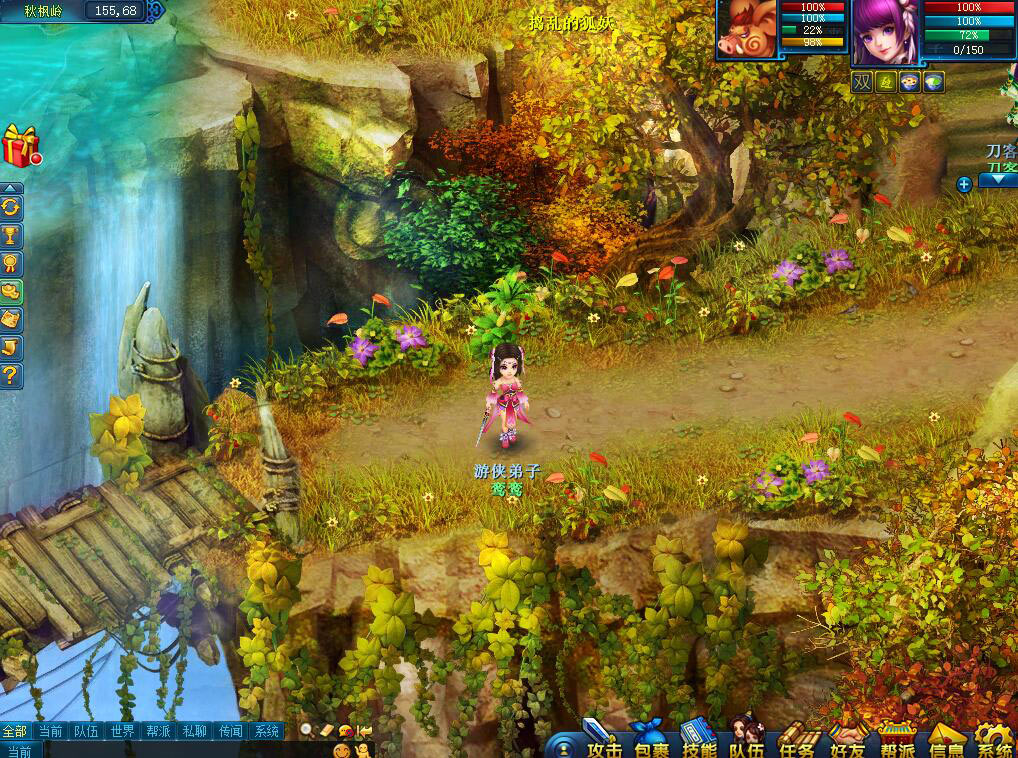Viewport: 1018px width, 758px height.
Task: Click the purple-haired girl player portrait
Action: [x=884, y=32]
